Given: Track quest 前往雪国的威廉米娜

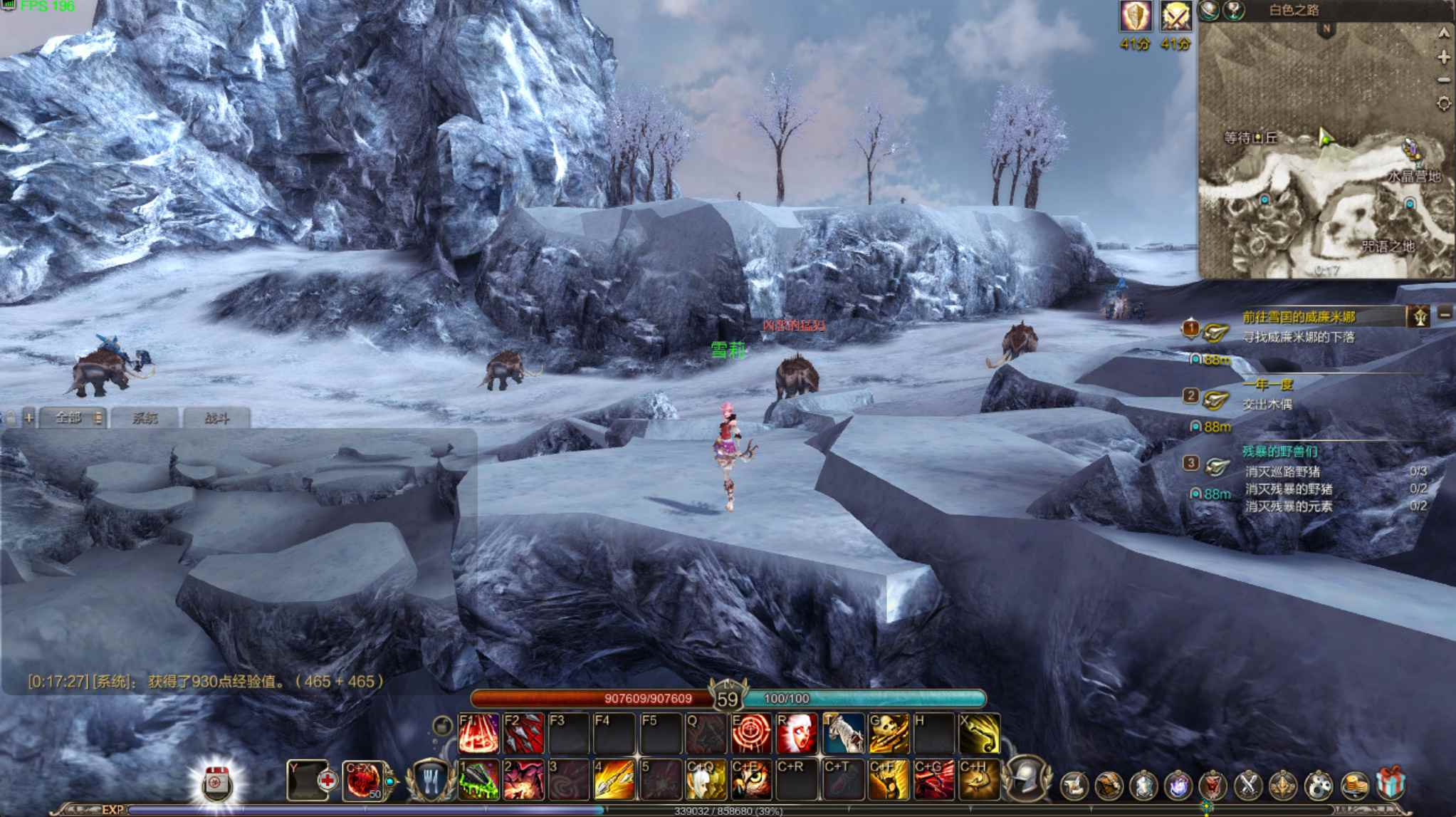Looking at the screenshot, I should 1299,317.
